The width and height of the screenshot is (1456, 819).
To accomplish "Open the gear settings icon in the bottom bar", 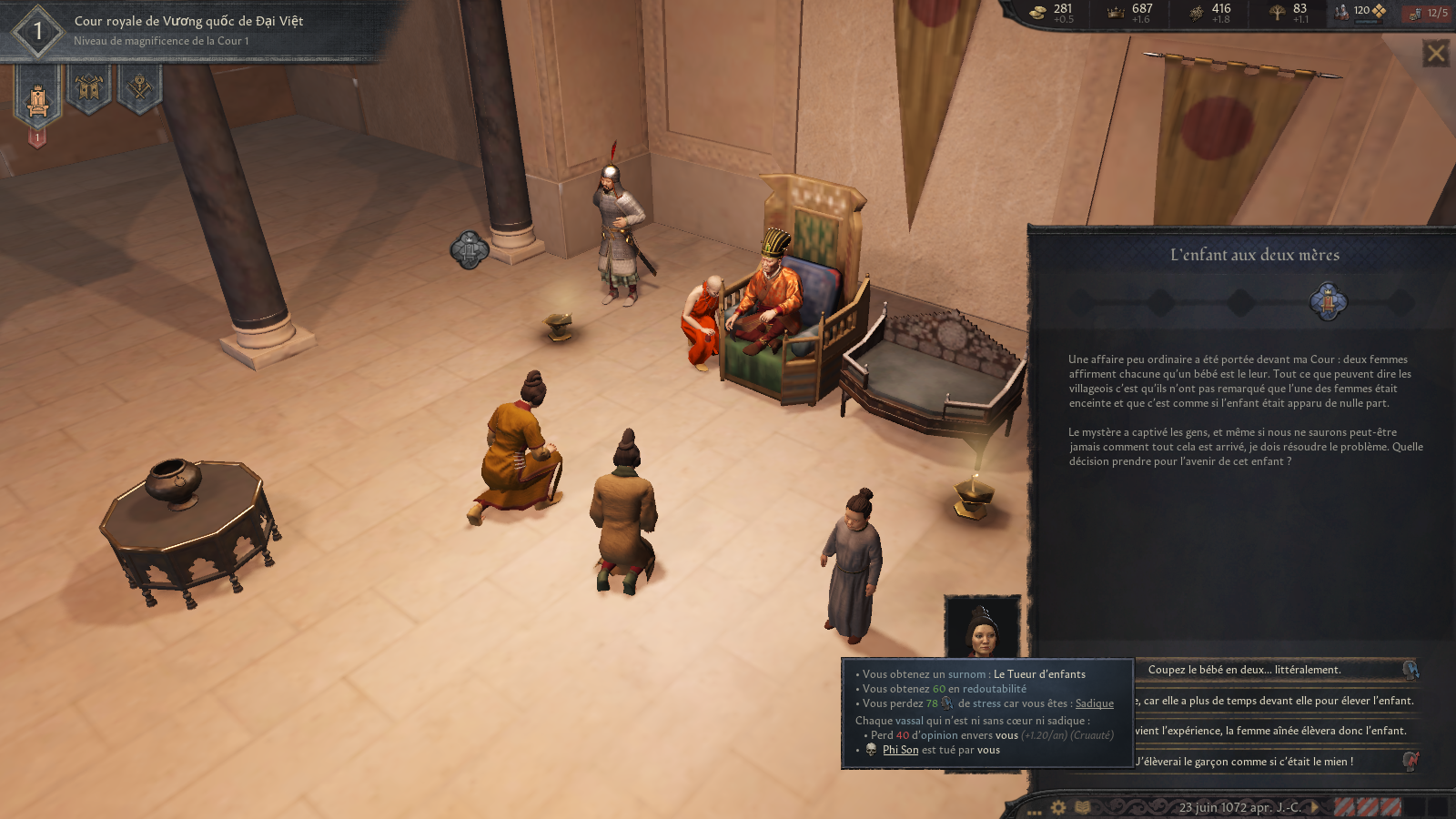I will click(x=1058, y=807).
